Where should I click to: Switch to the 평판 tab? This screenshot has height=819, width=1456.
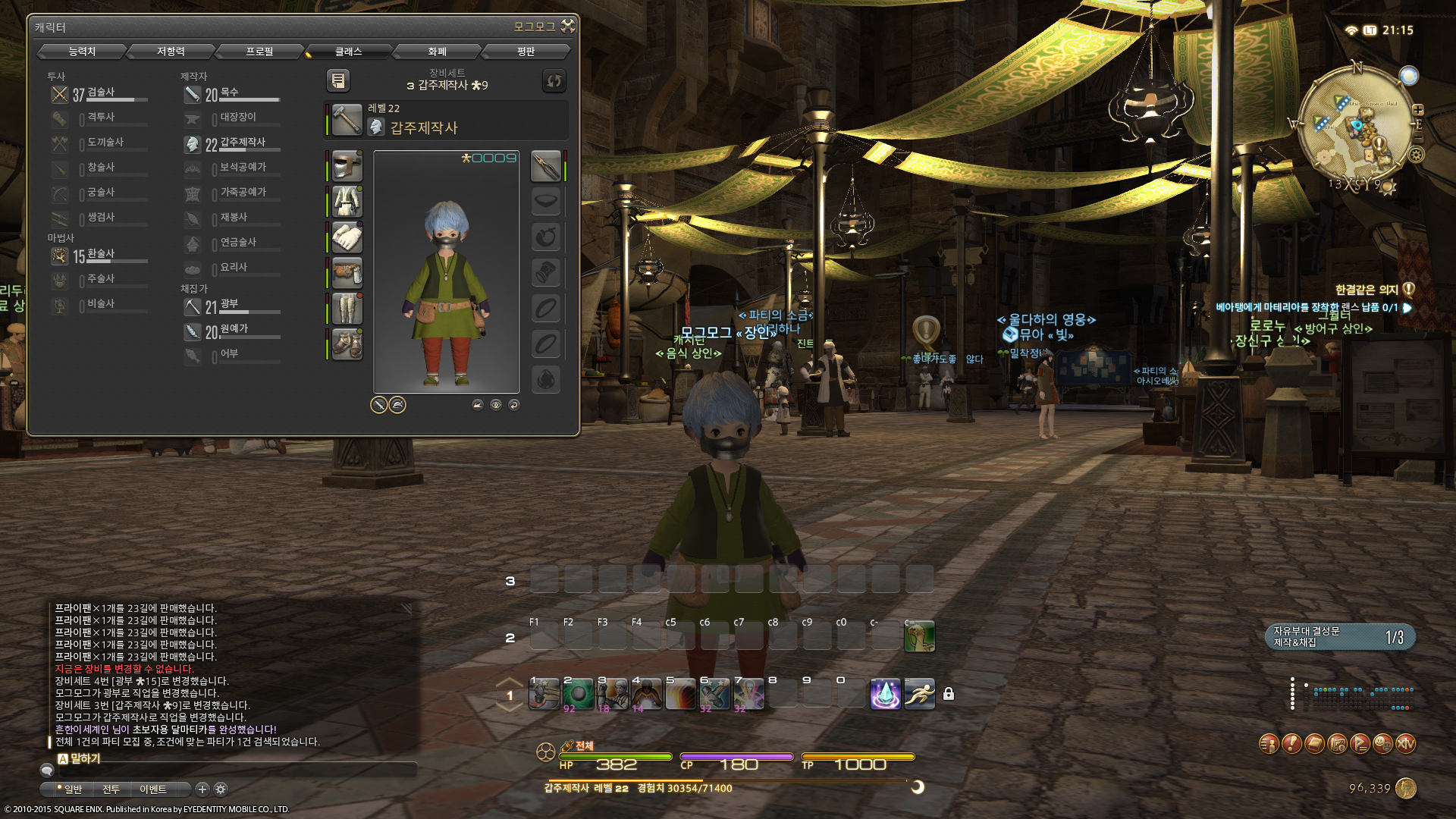[x=526, y=52]
